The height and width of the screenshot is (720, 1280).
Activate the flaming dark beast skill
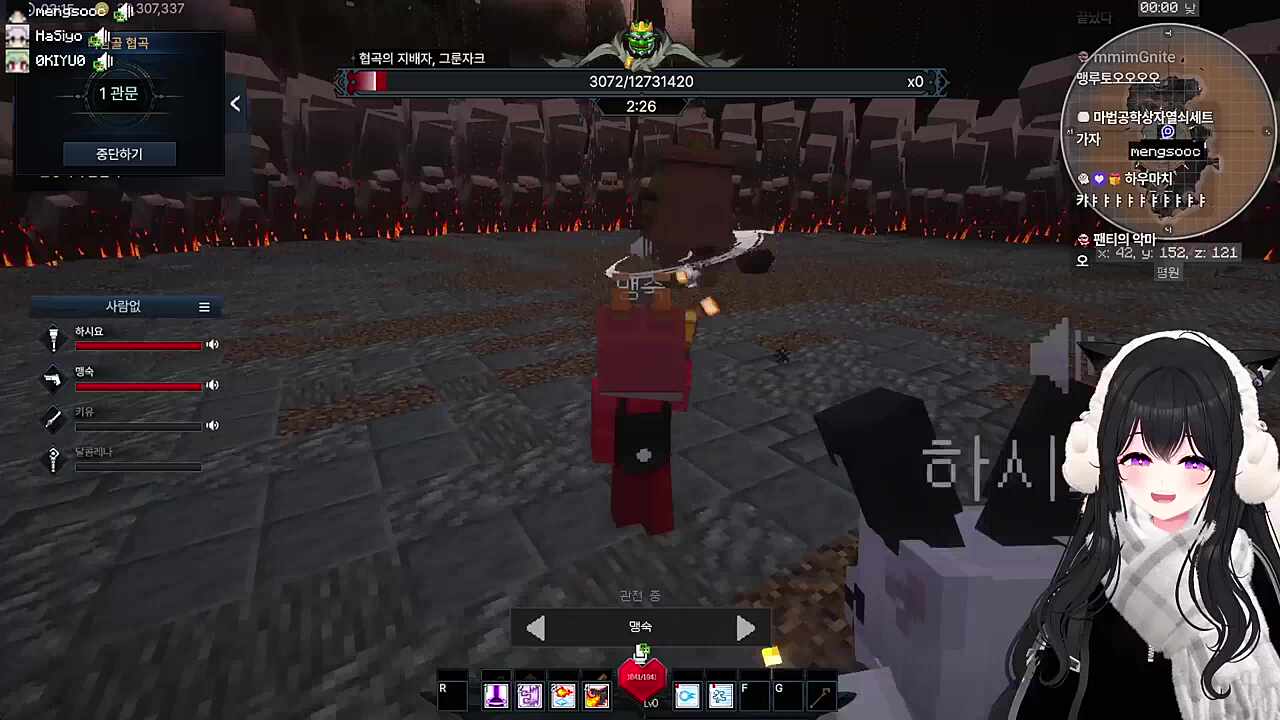point(597,695)
